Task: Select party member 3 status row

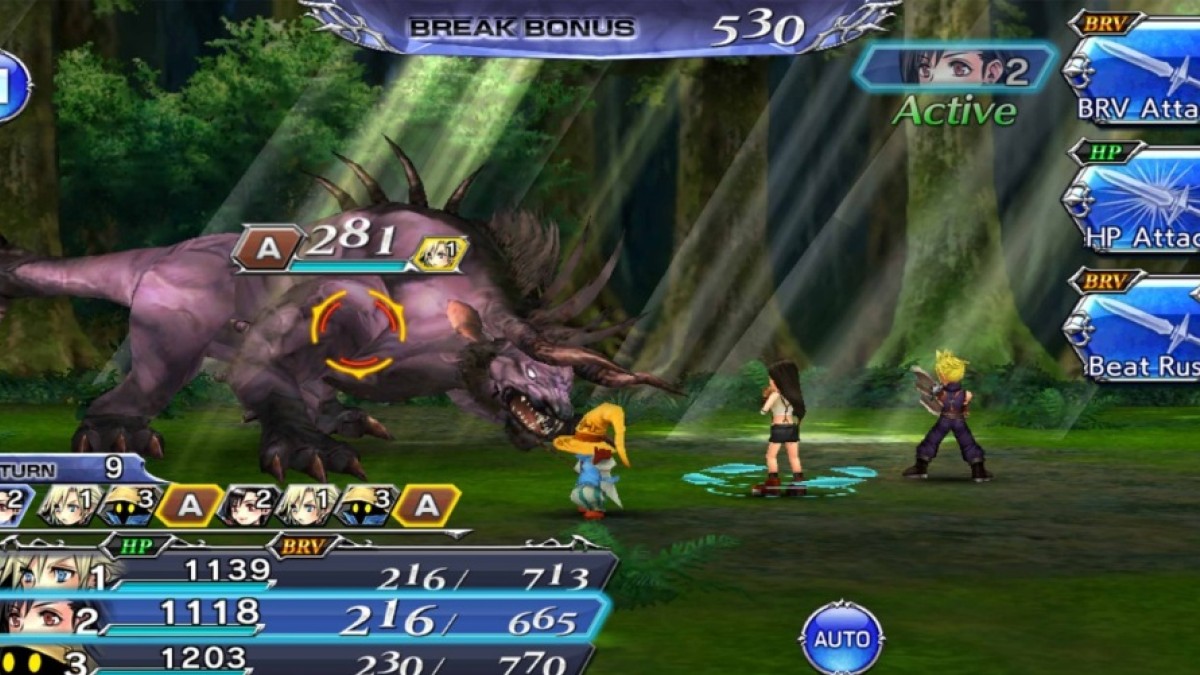Action: [x=300, y=660]
